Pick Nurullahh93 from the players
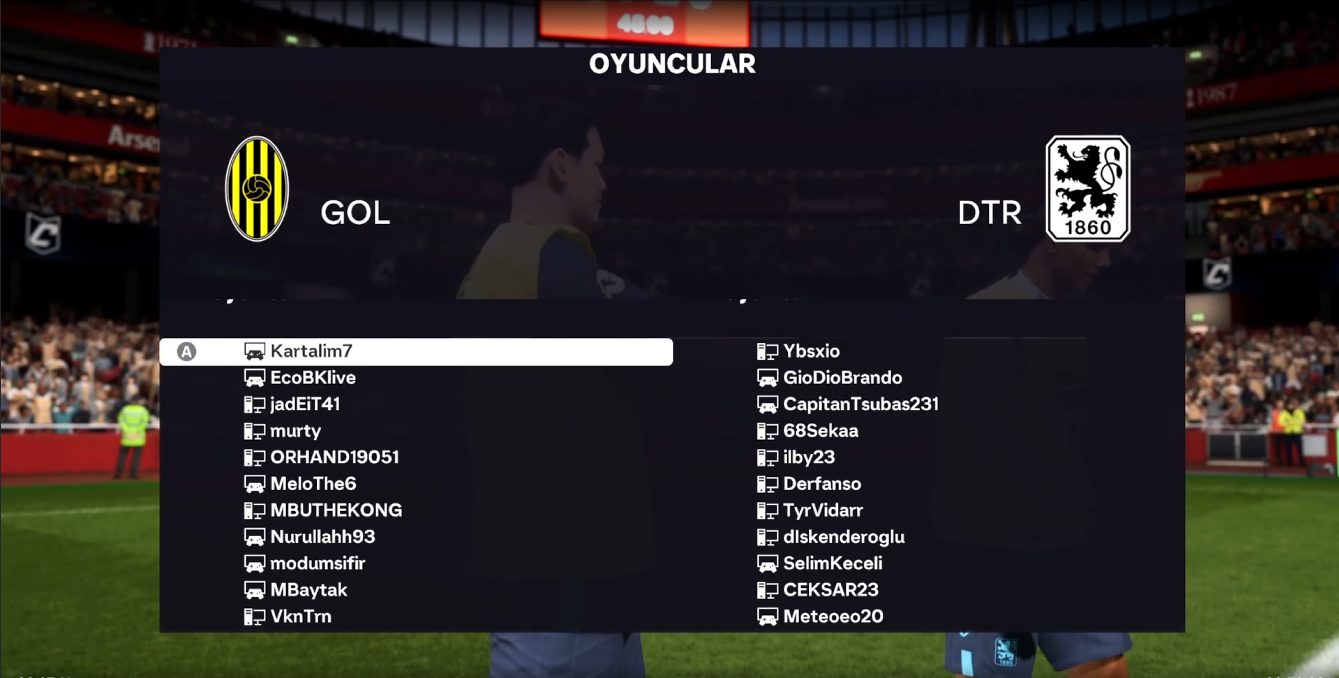 322,537
